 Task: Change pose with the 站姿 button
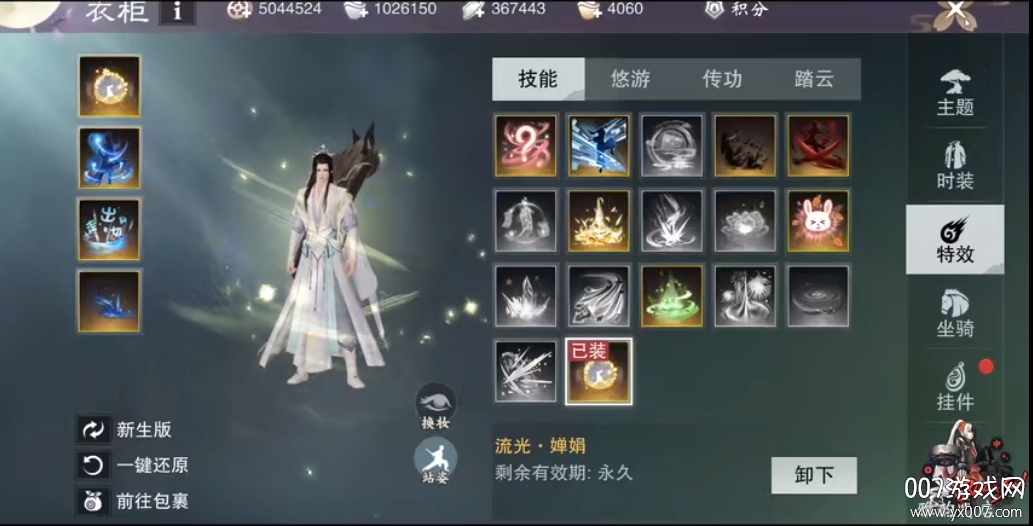(x=436, y=462)
